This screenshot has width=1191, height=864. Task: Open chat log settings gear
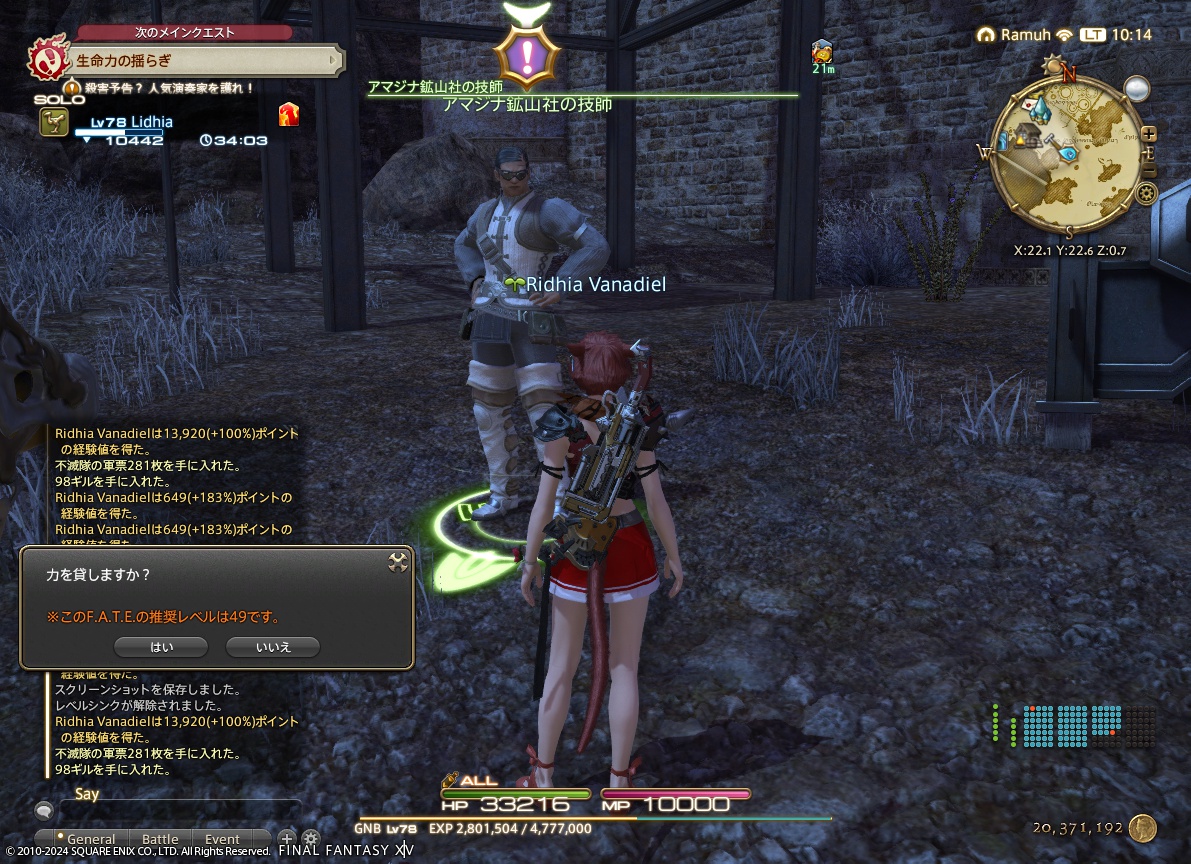click(x=311, y=839)
